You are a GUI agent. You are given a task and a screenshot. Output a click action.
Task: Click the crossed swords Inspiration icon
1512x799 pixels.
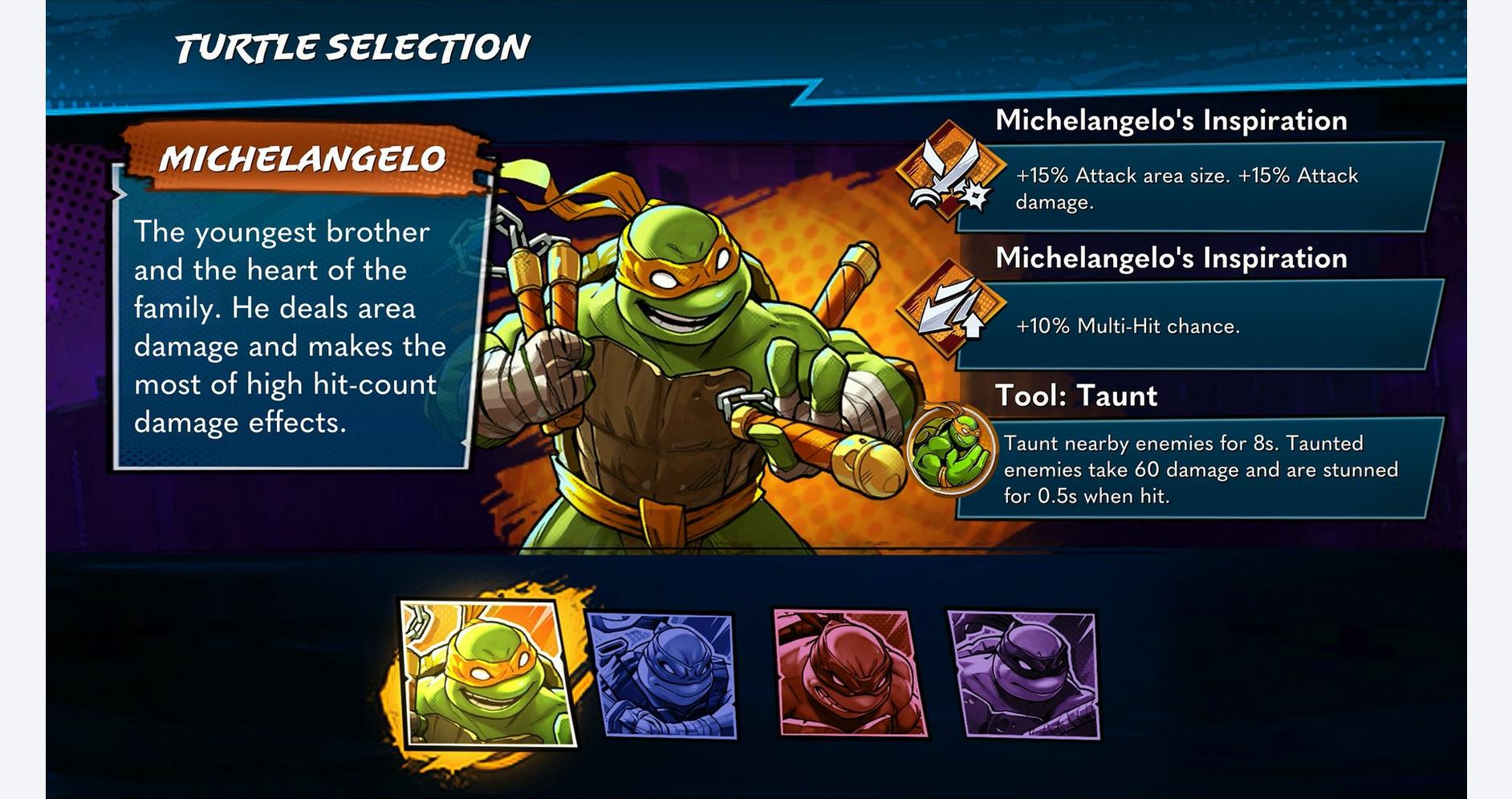(x=950, y=171)
